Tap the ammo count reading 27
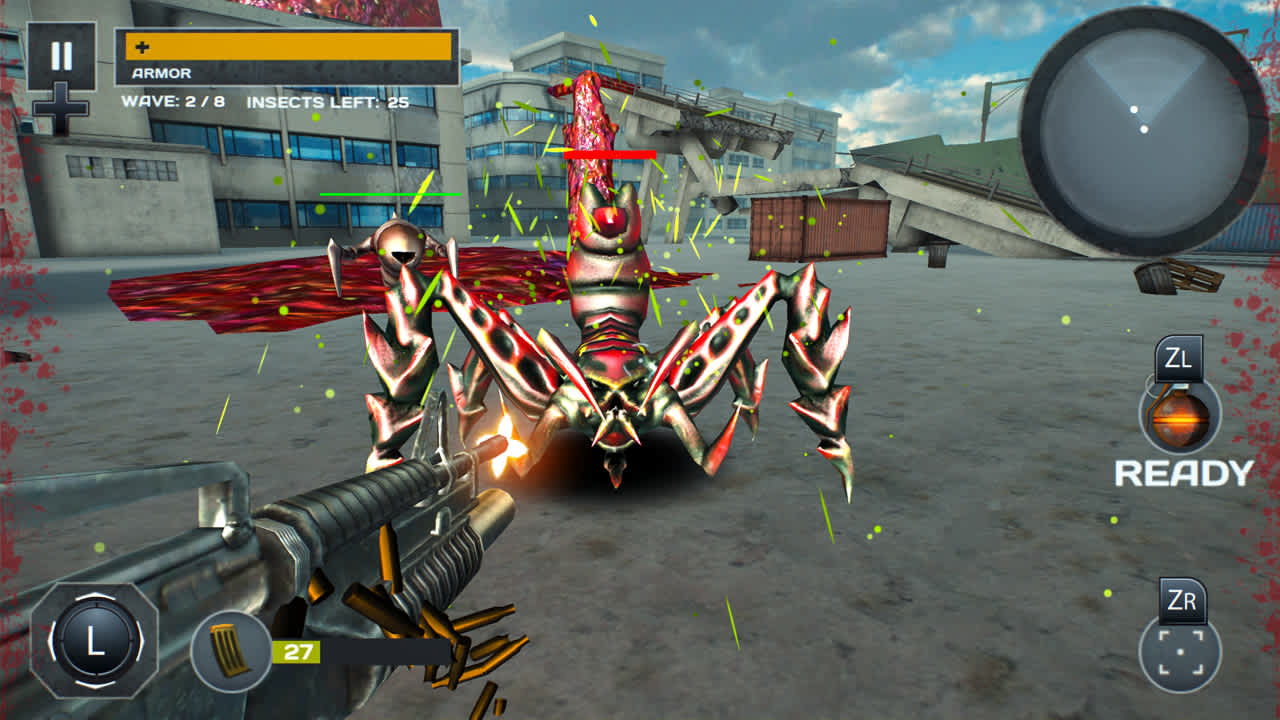 [x=298, y=649]
